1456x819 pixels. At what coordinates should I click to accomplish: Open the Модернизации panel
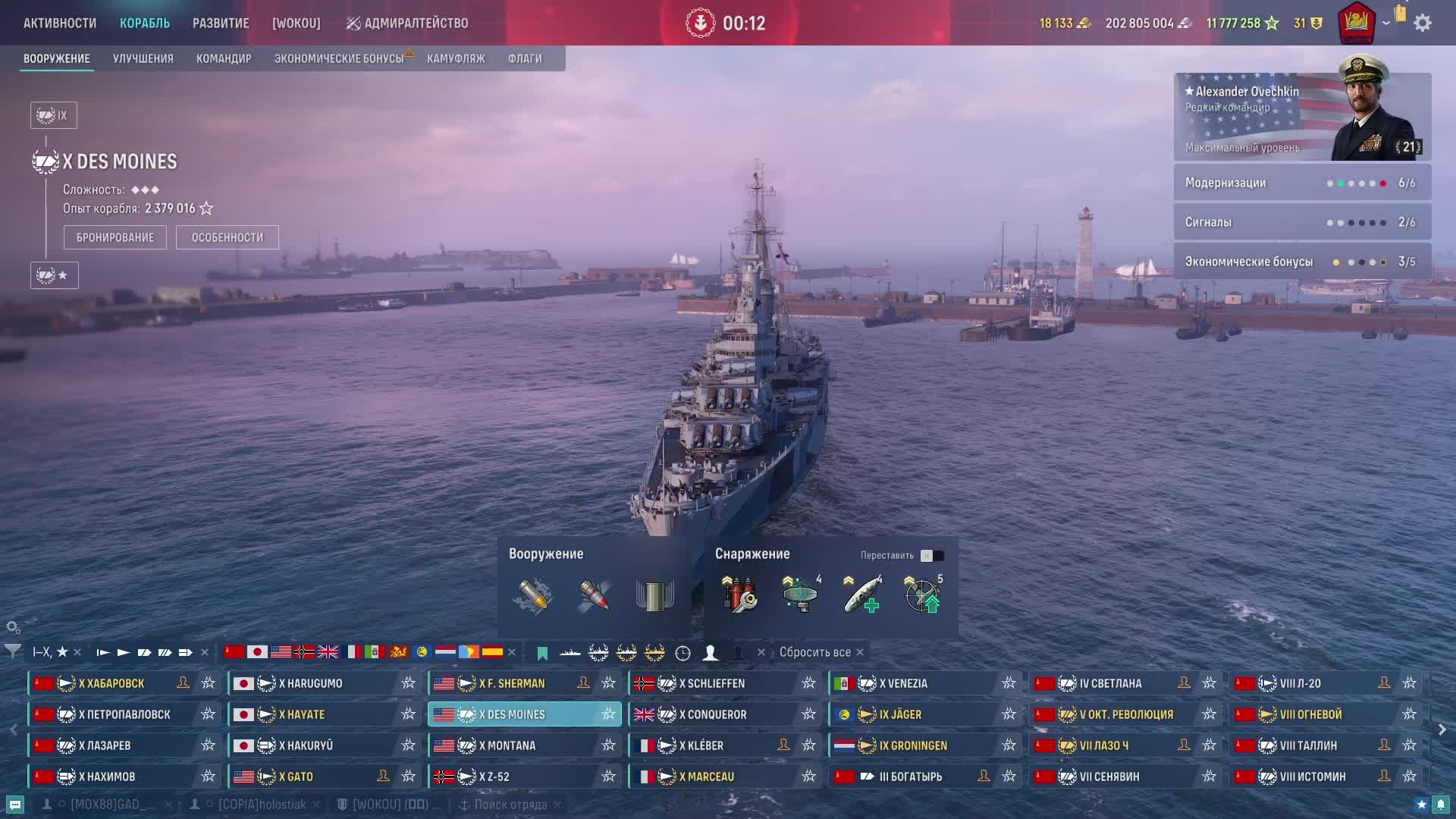(x=1302, y=183)
